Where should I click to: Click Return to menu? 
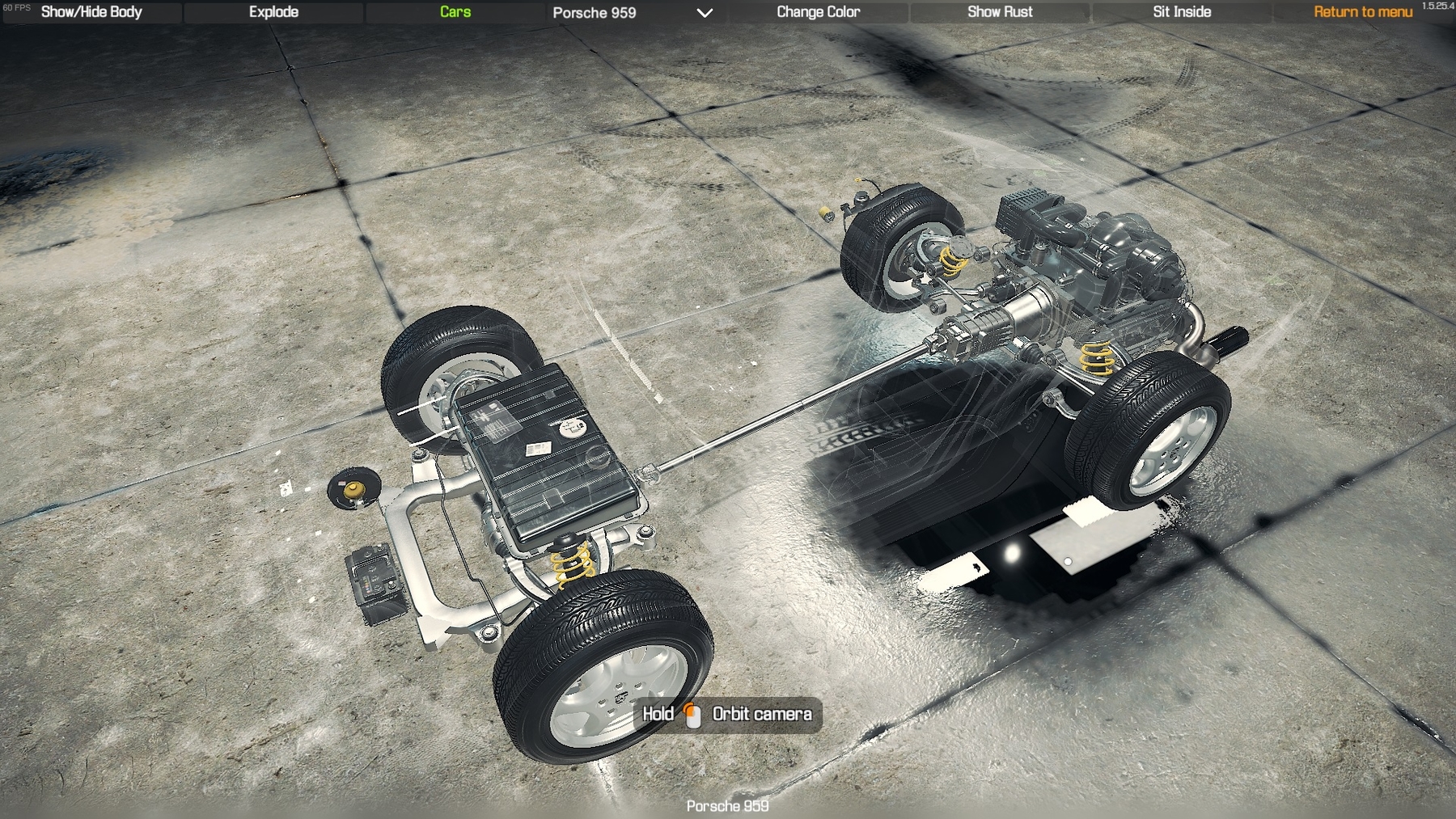[x=1362, y=12]
